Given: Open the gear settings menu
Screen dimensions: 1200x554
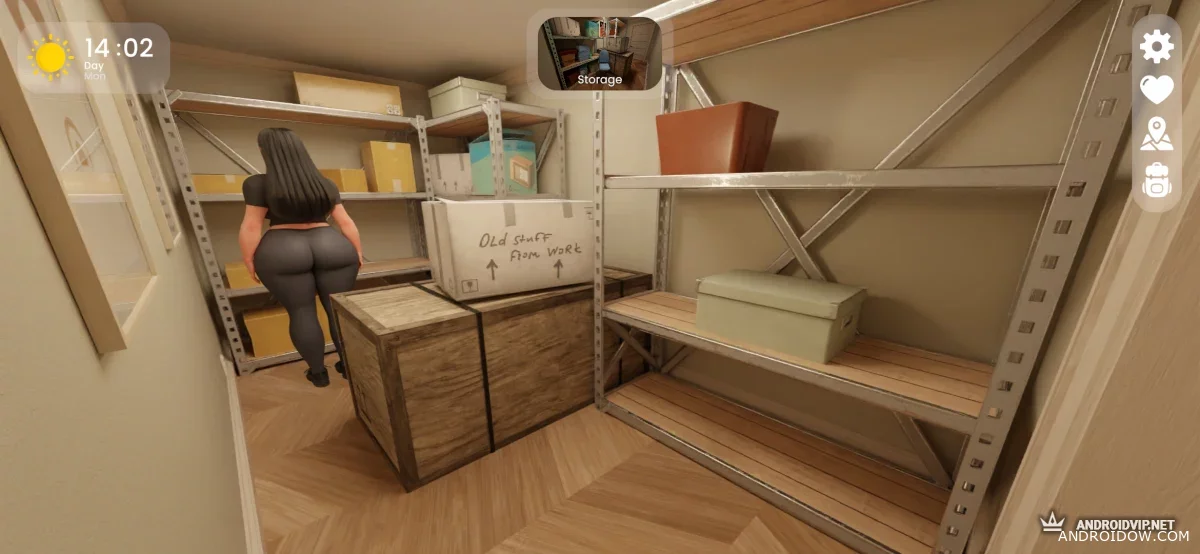Looking at the screenshot, I should [1156, 46].
